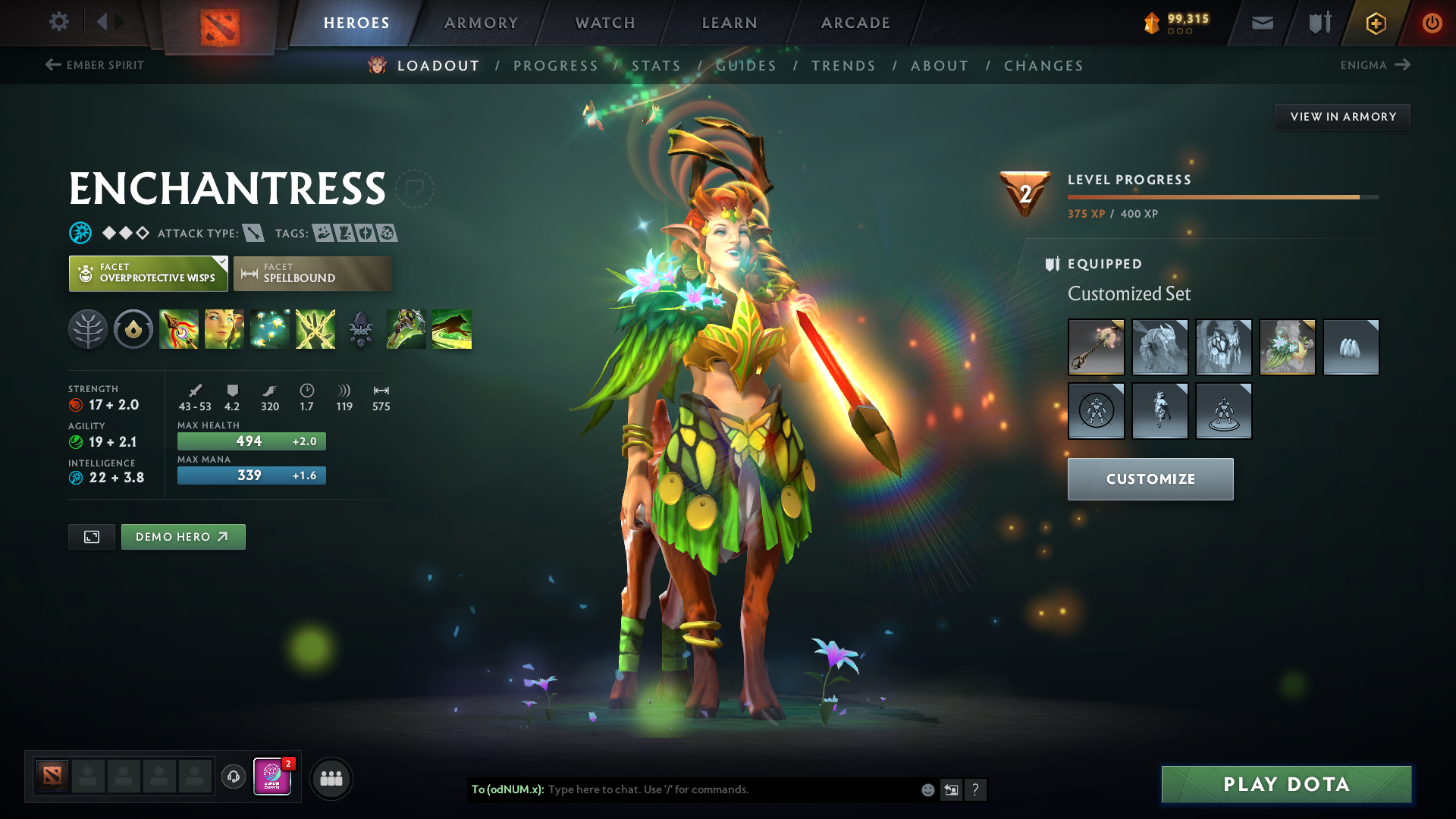Click the innate ability droplet icon
1456x819 pixels.
pyautogui.click(x=133, y=329)
